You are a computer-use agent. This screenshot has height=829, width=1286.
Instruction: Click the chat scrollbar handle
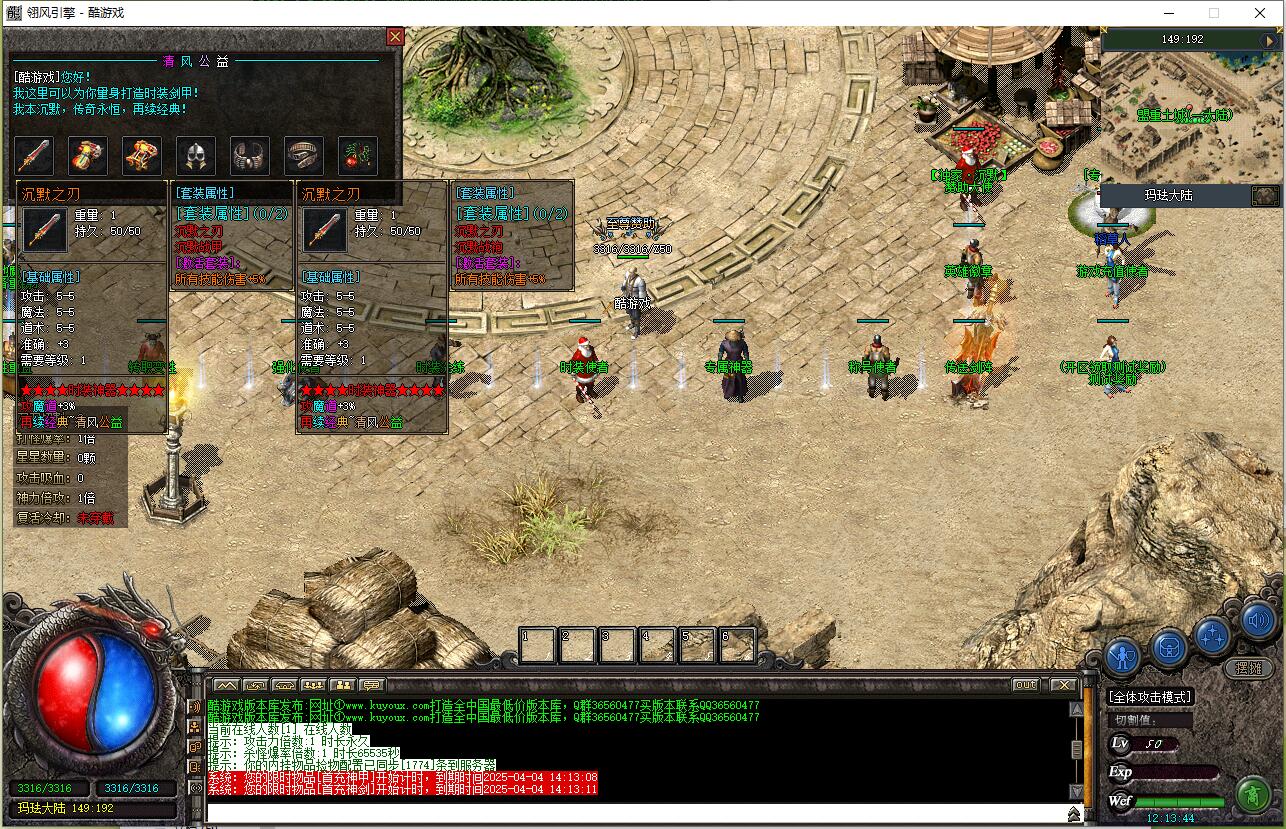click(1076, 749)
